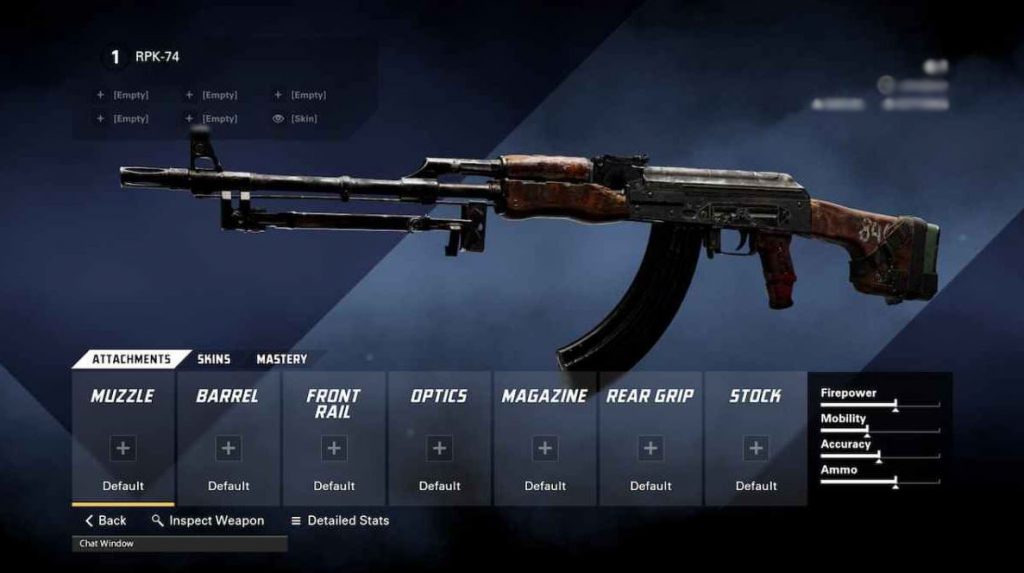Open the Chat Window
The width and height of the screenshot is (1024, 573).
(180, 544)
